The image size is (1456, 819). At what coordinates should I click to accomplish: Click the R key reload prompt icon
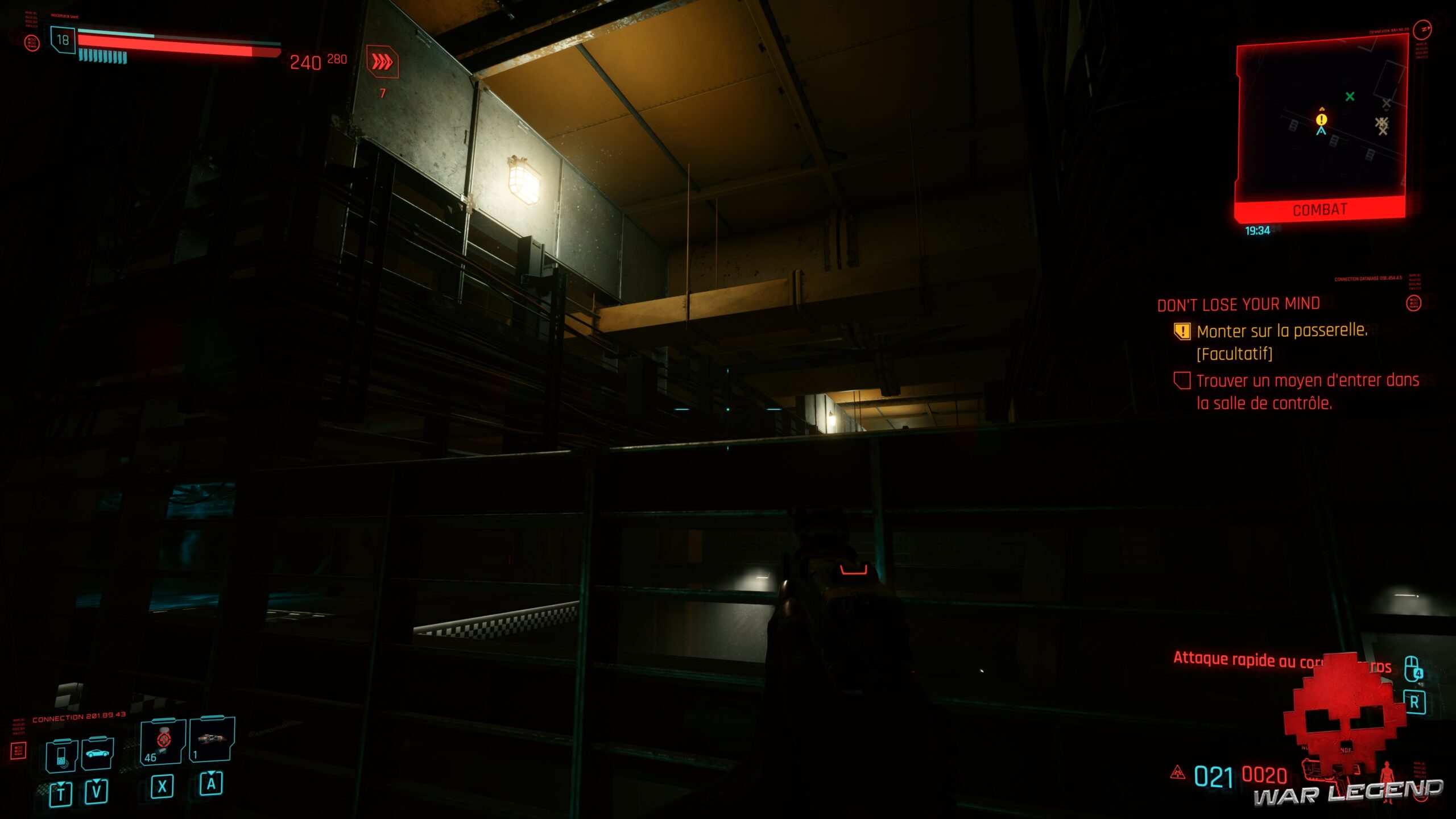pyautogui.click(x=1415, y=702)
